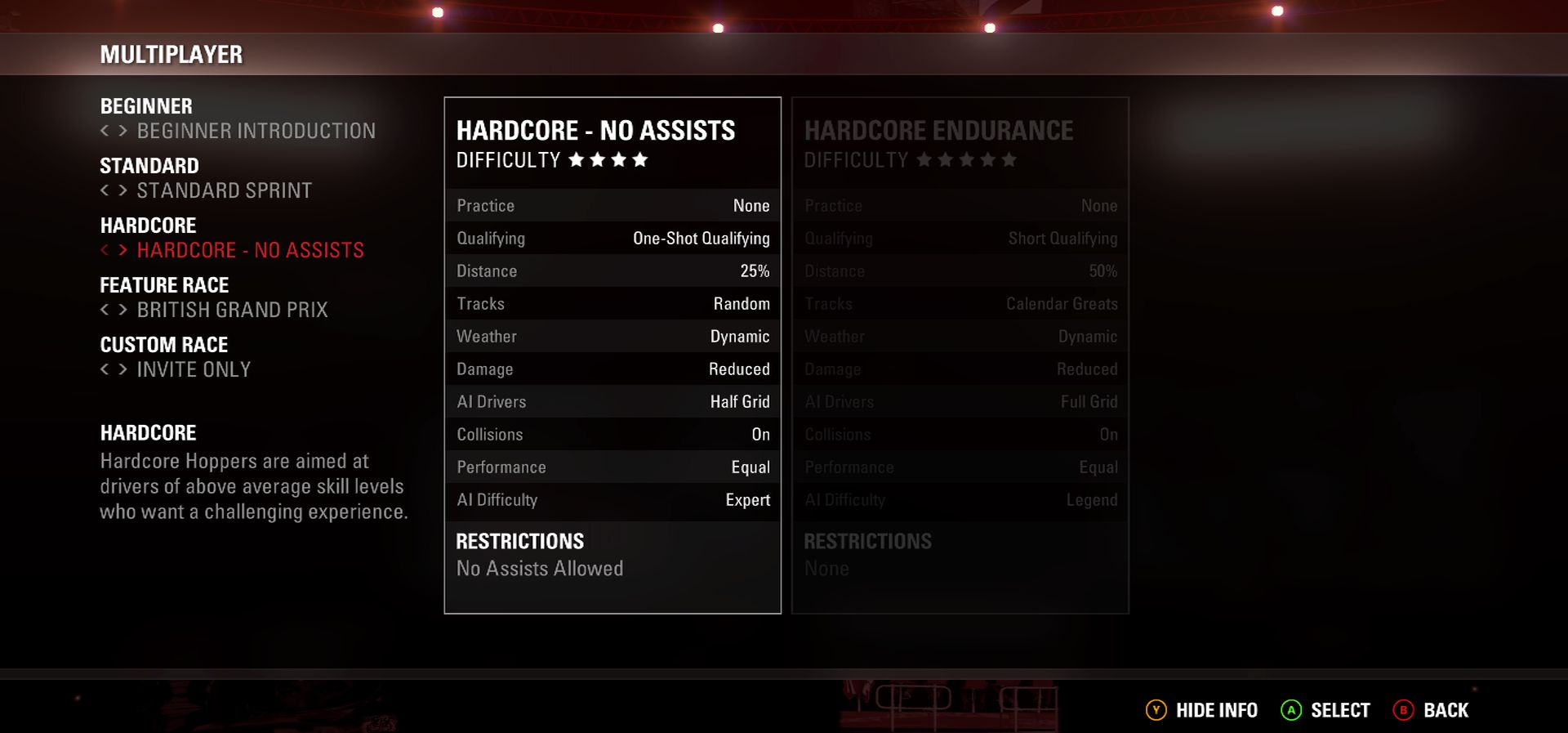Click the Hardcore - No Assists info card

tap(612, 355)
